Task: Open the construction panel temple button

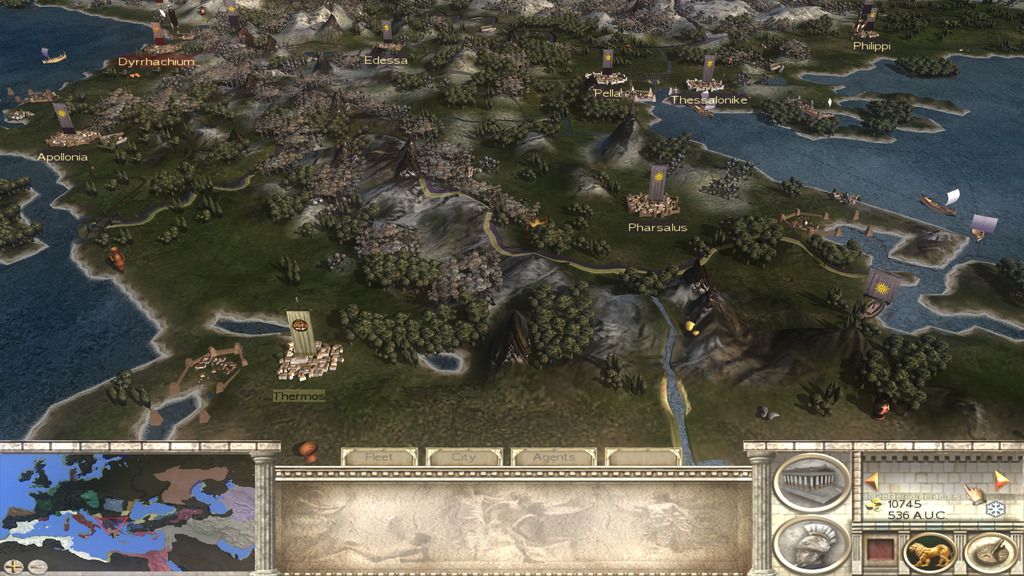Action: pos(811,482)
